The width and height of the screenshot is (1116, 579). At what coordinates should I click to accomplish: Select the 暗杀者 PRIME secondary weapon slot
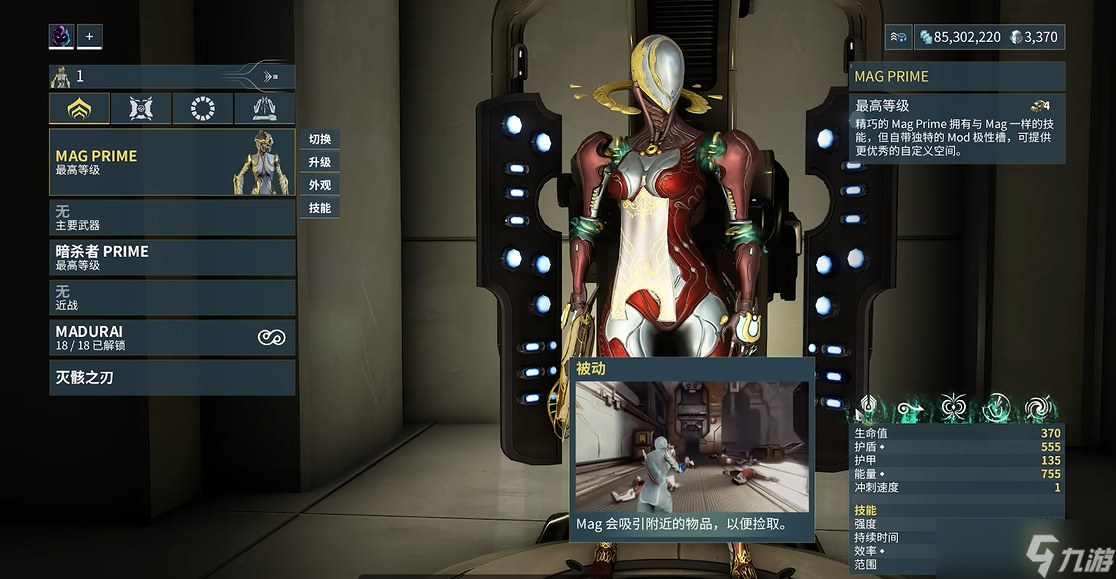pyautogui.click(x=172, y=257)
